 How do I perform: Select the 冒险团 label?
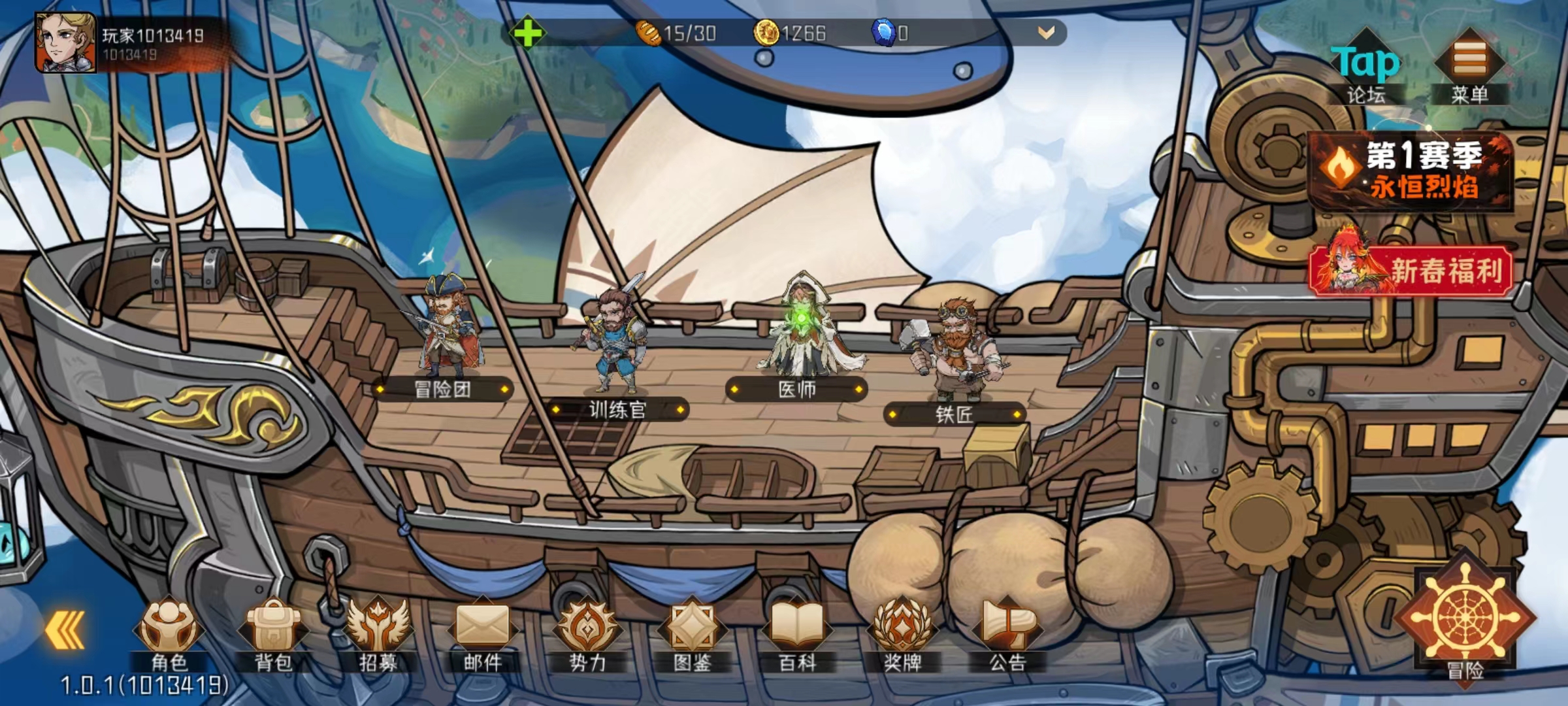[x=442, y=390]
